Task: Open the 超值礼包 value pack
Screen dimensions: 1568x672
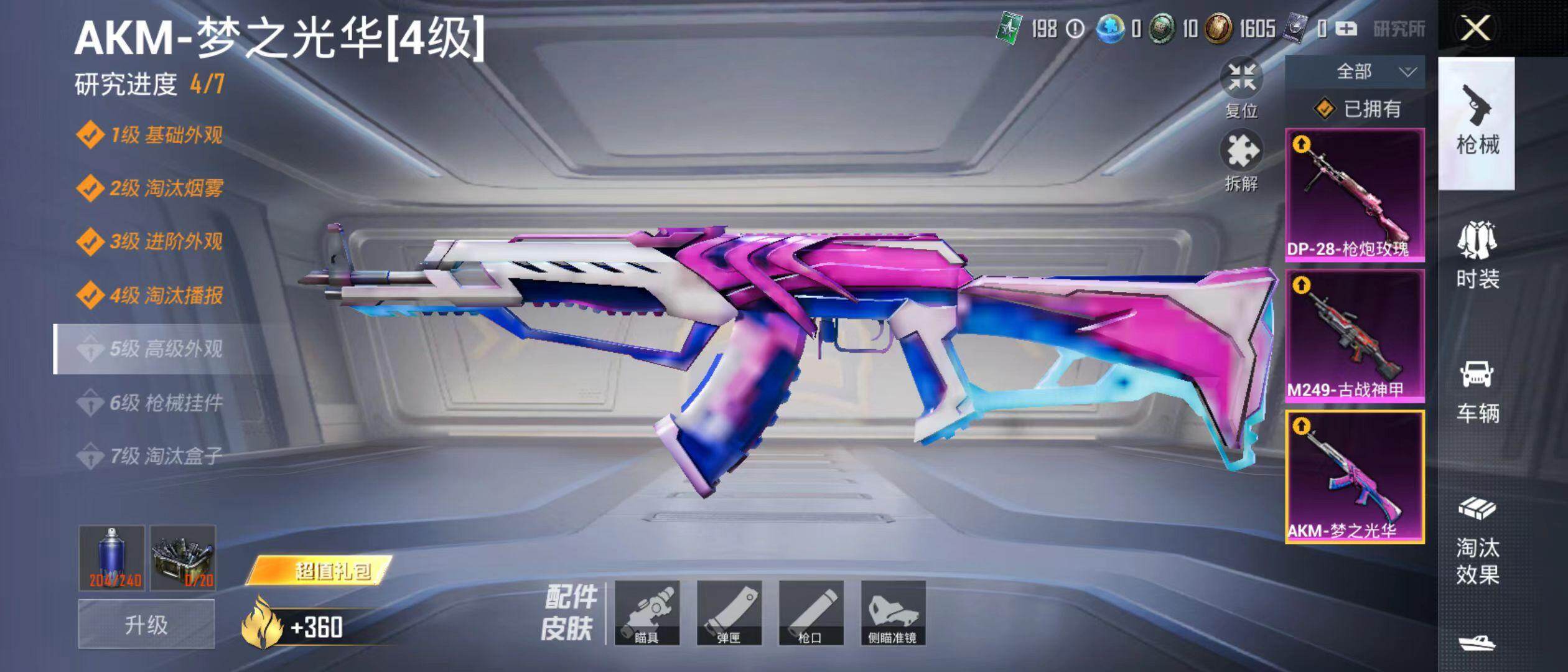Action: pyautogui.click(x=320, y=570)
